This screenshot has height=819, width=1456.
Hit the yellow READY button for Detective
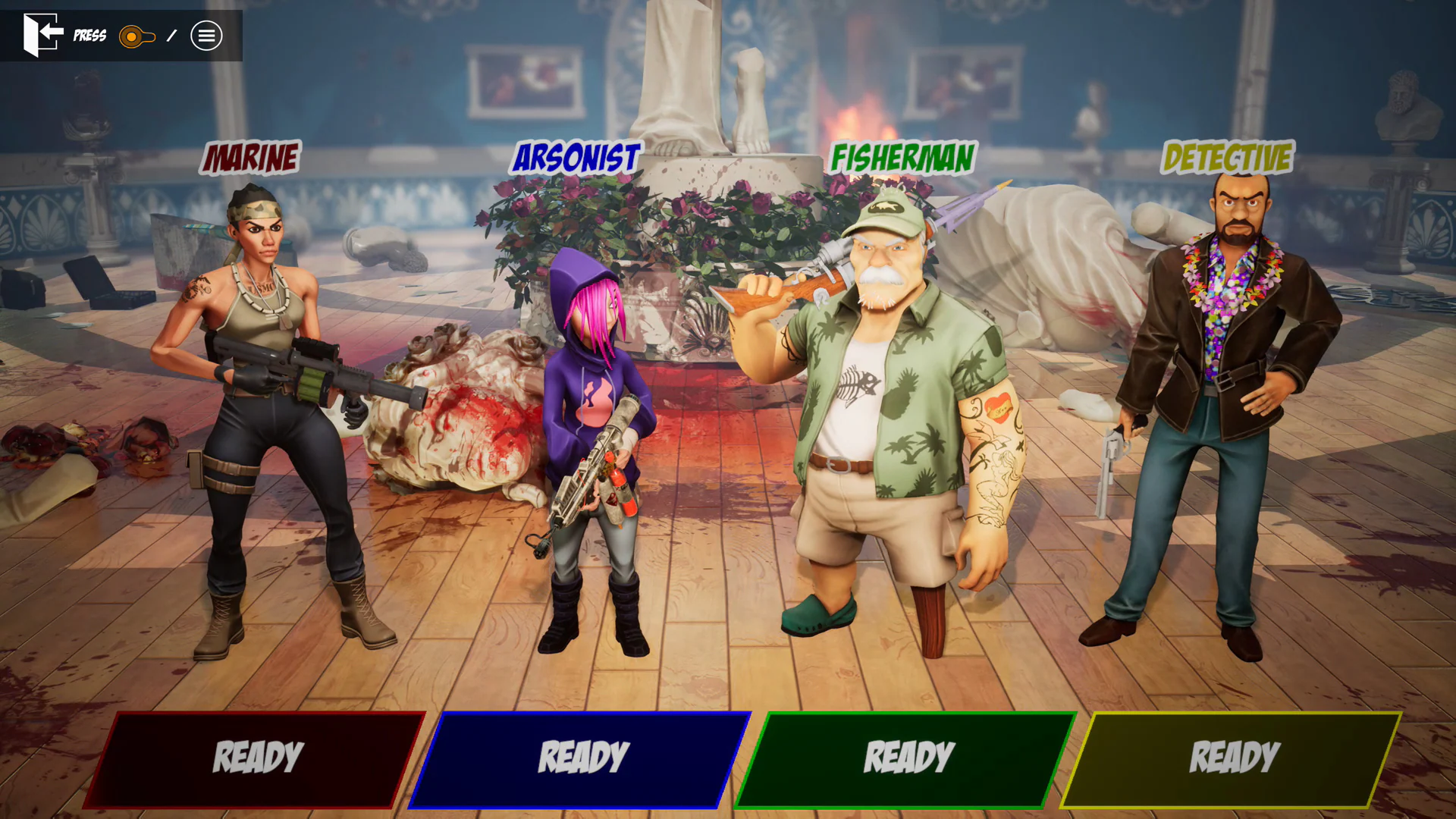coord(1232,759)
